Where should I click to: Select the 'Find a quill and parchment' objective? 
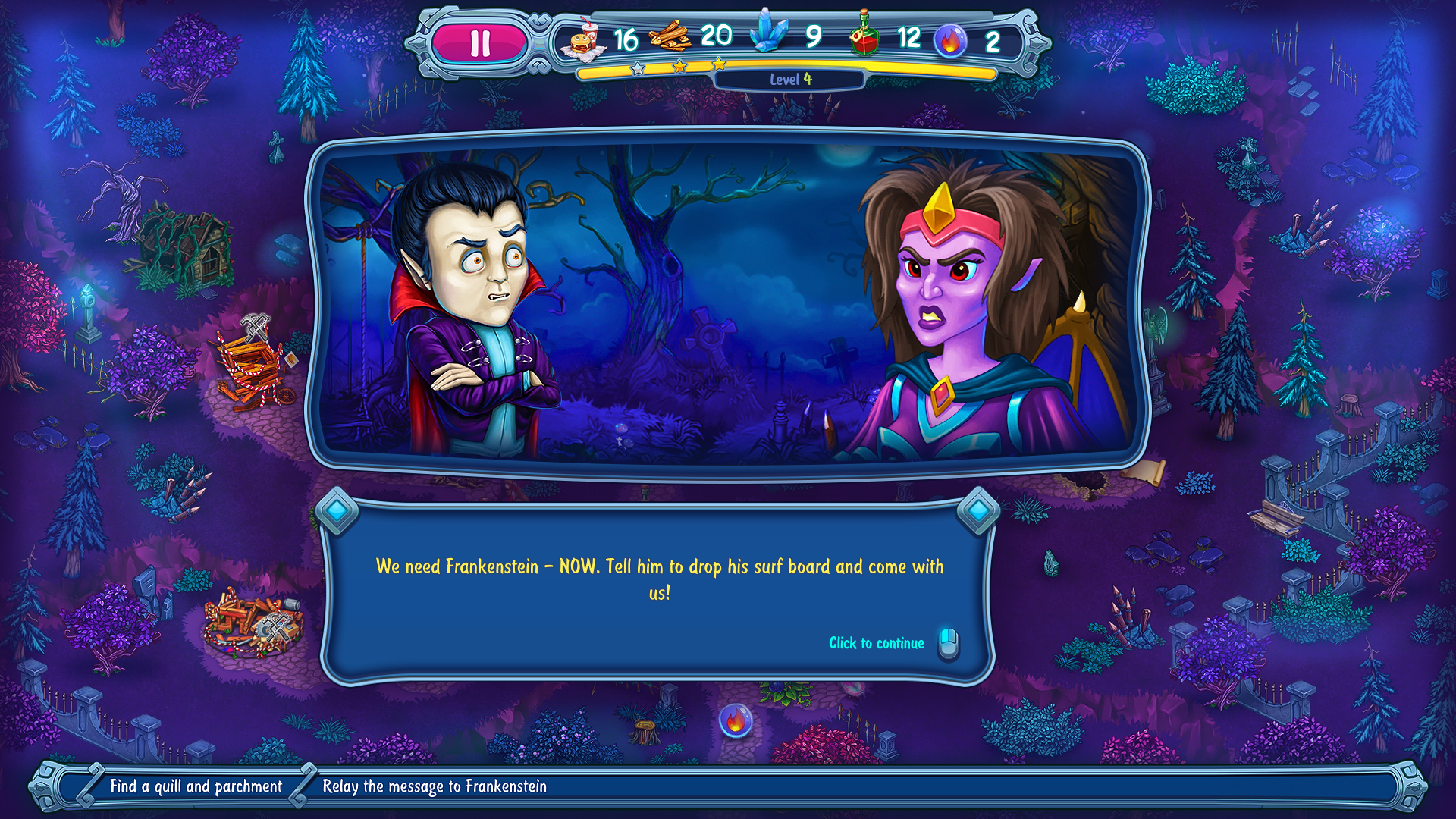[x=196, y=786]
